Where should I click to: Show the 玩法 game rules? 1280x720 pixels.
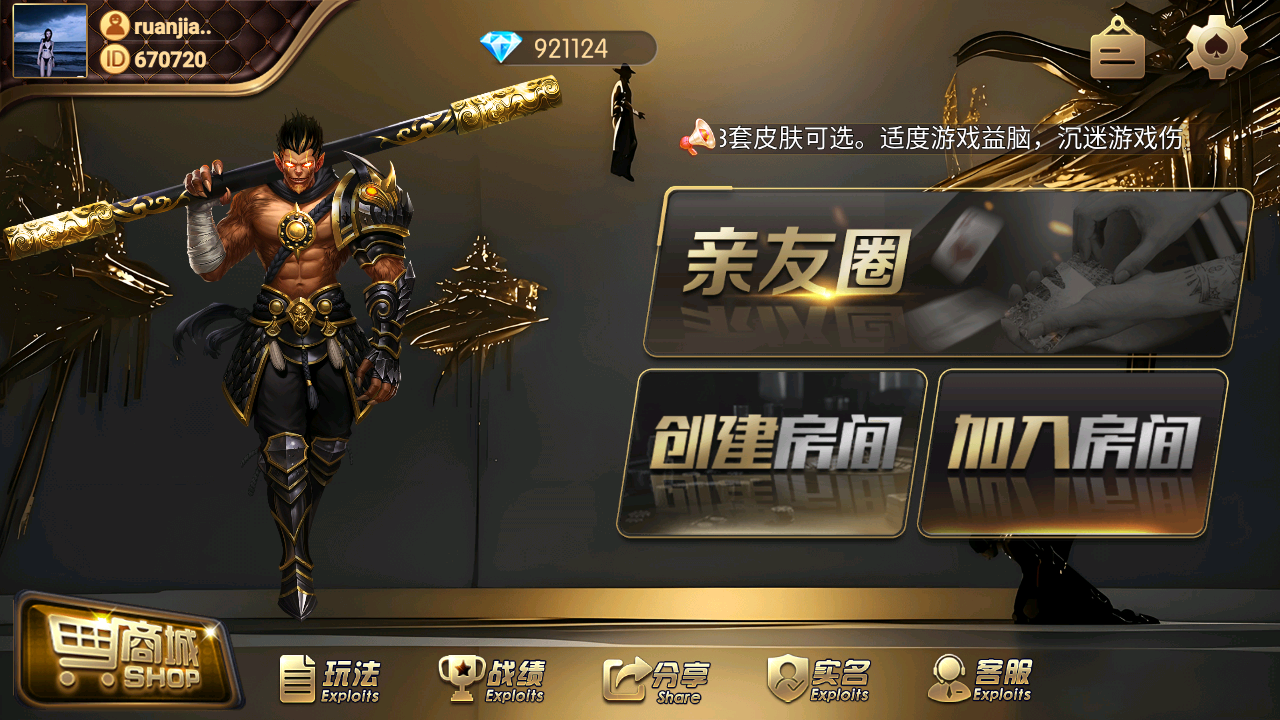[x=330, y=680]
